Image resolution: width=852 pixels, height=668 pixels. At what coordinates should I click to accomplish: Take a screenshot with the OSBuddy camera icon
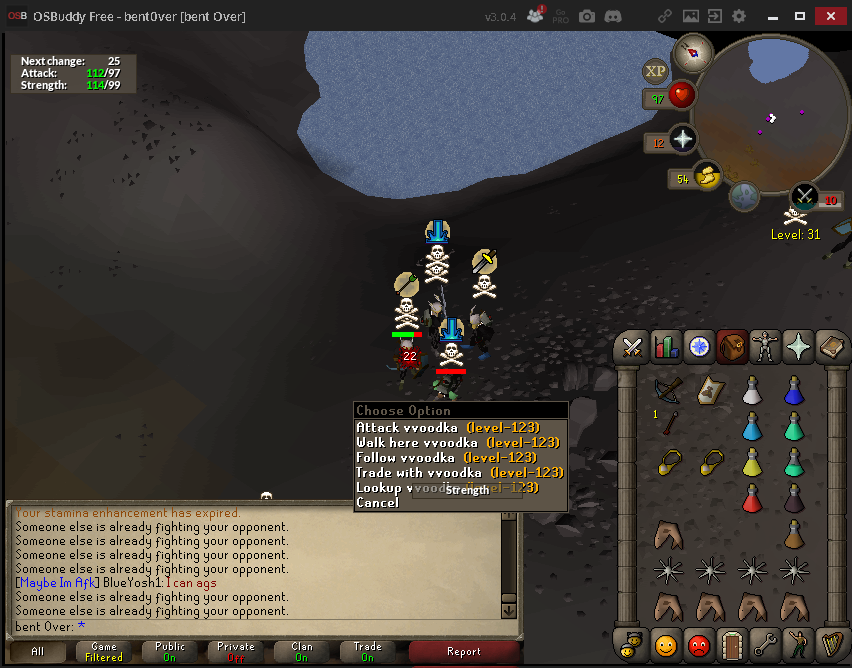coord(587,17)
